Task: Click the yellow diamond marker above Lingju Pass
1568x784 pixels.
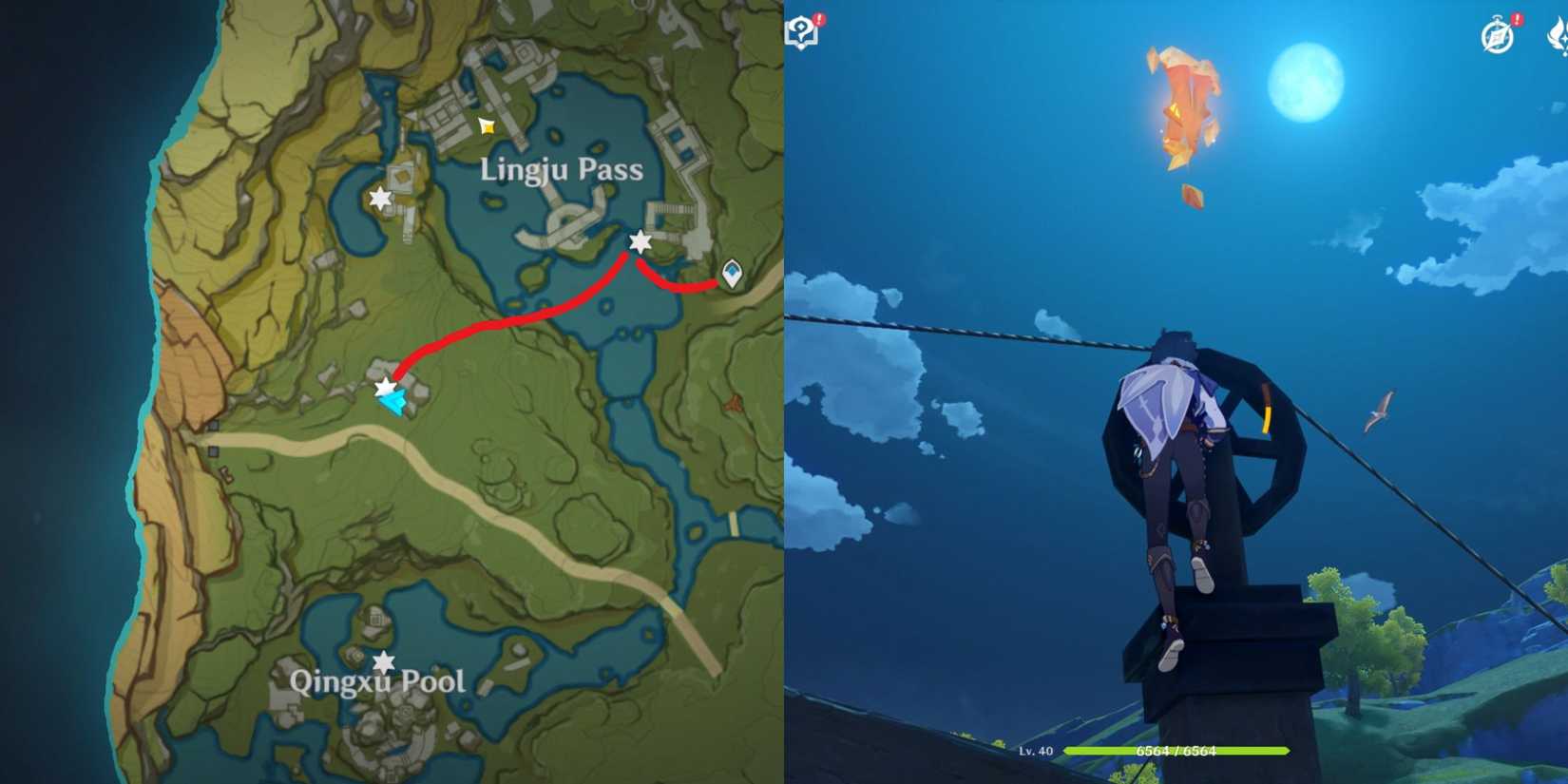Action: point(485,124)
